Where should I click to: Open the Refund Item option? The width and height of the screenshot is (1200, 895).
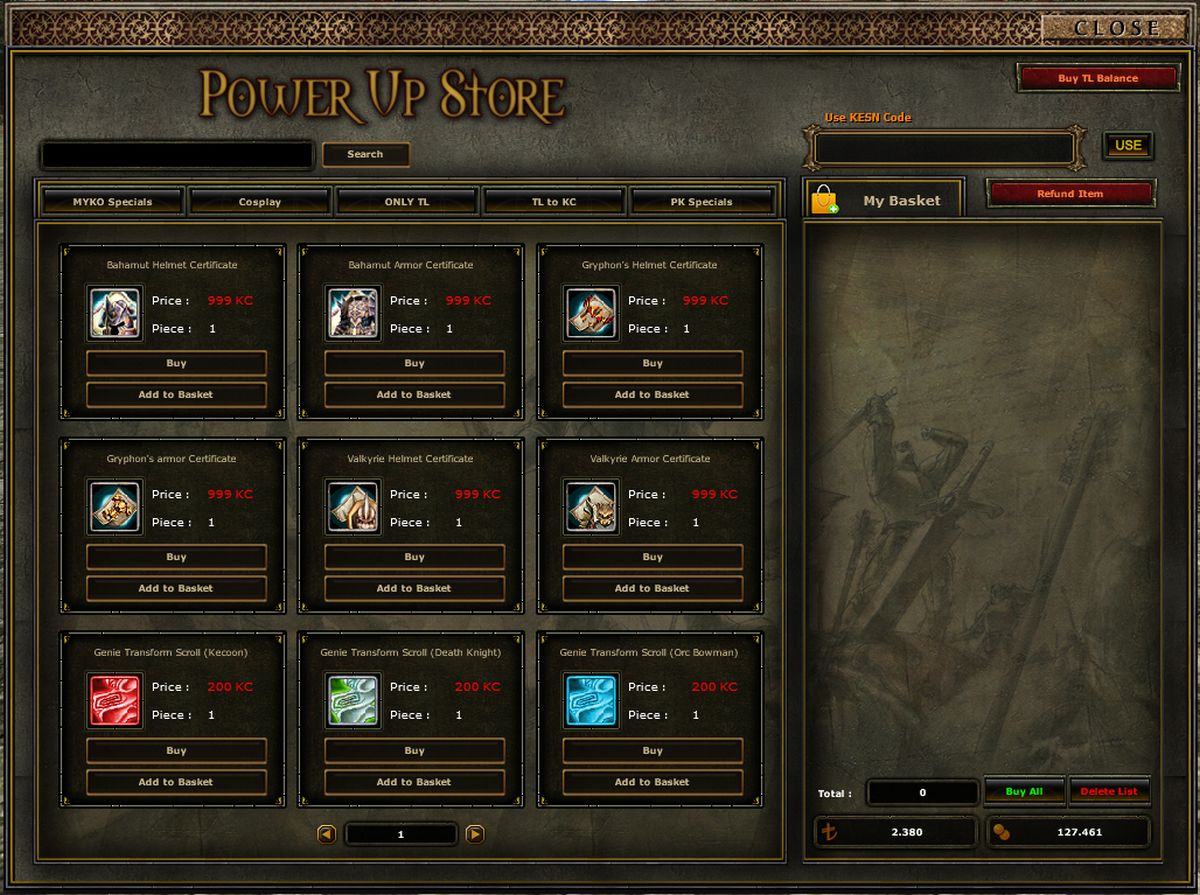[1070, 194]
